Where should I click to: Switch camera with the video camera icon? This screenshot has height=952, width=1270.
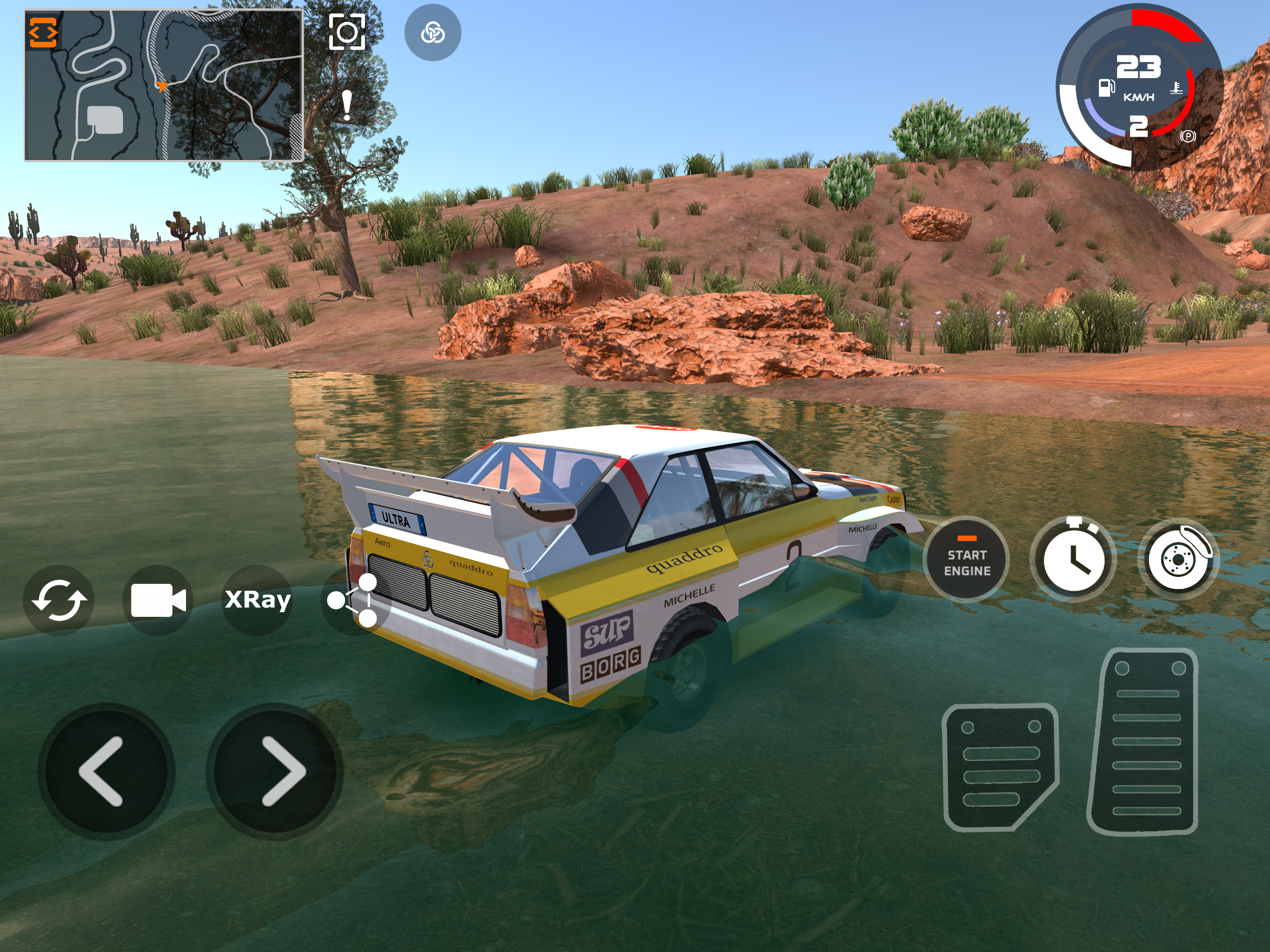pyautogui.click(x=158, y=600)
